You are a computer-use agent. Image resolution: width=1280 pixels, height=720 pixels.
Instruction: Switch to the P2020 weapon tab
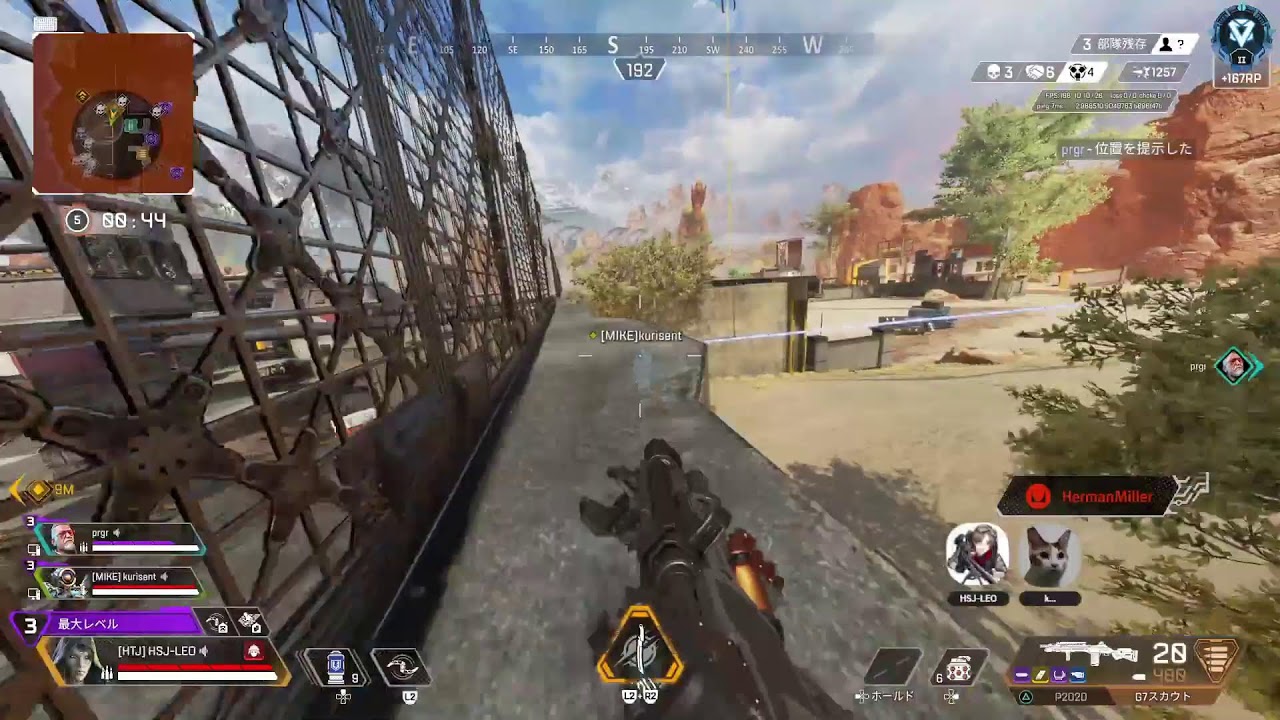[x=1069, y=697]
